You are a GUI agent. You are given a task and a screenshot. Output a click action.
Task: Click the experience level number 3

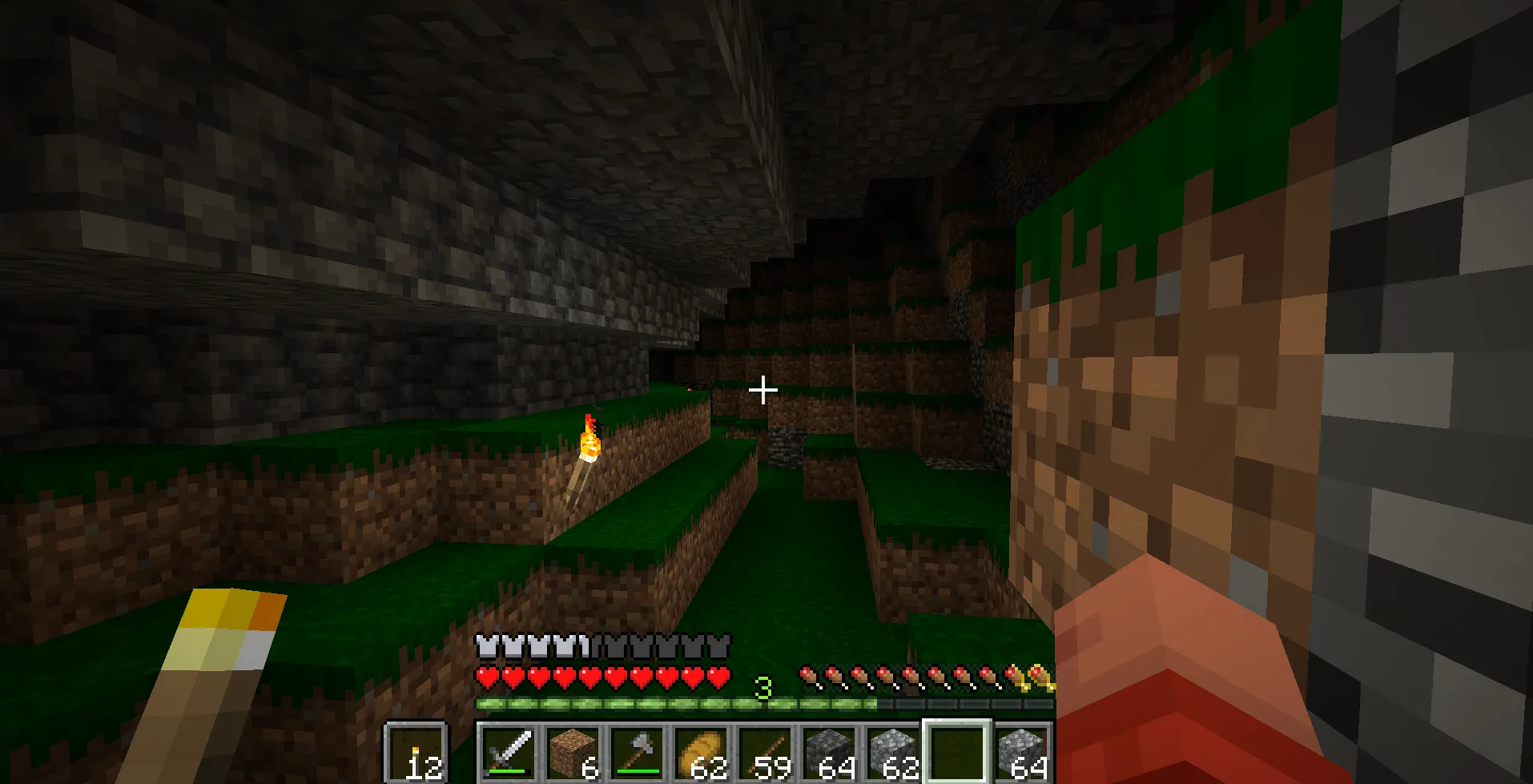pos(765,685)
